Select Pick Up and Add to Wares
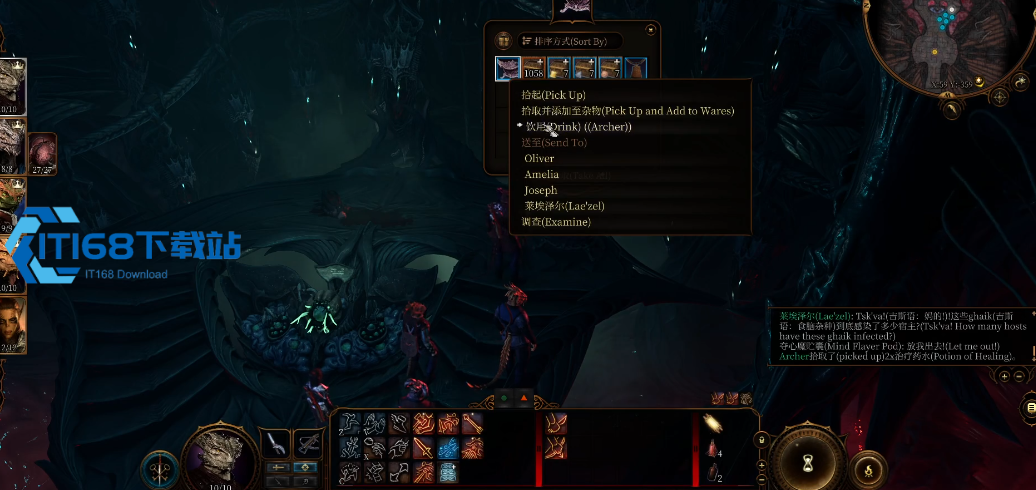1036x490 pixels. click(629, 111)
